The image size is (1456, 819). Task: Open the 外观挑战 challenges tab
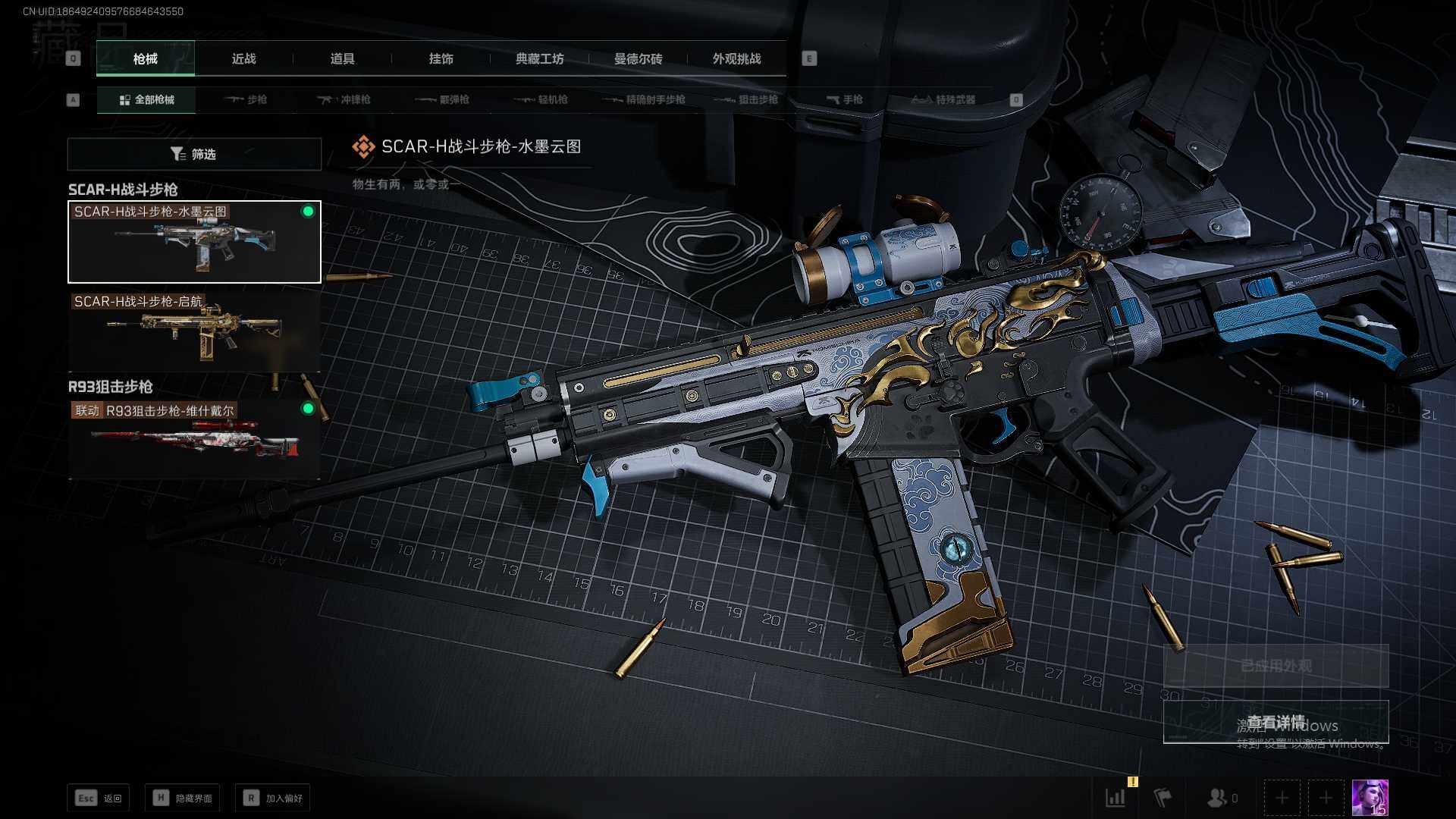(736, 58)
